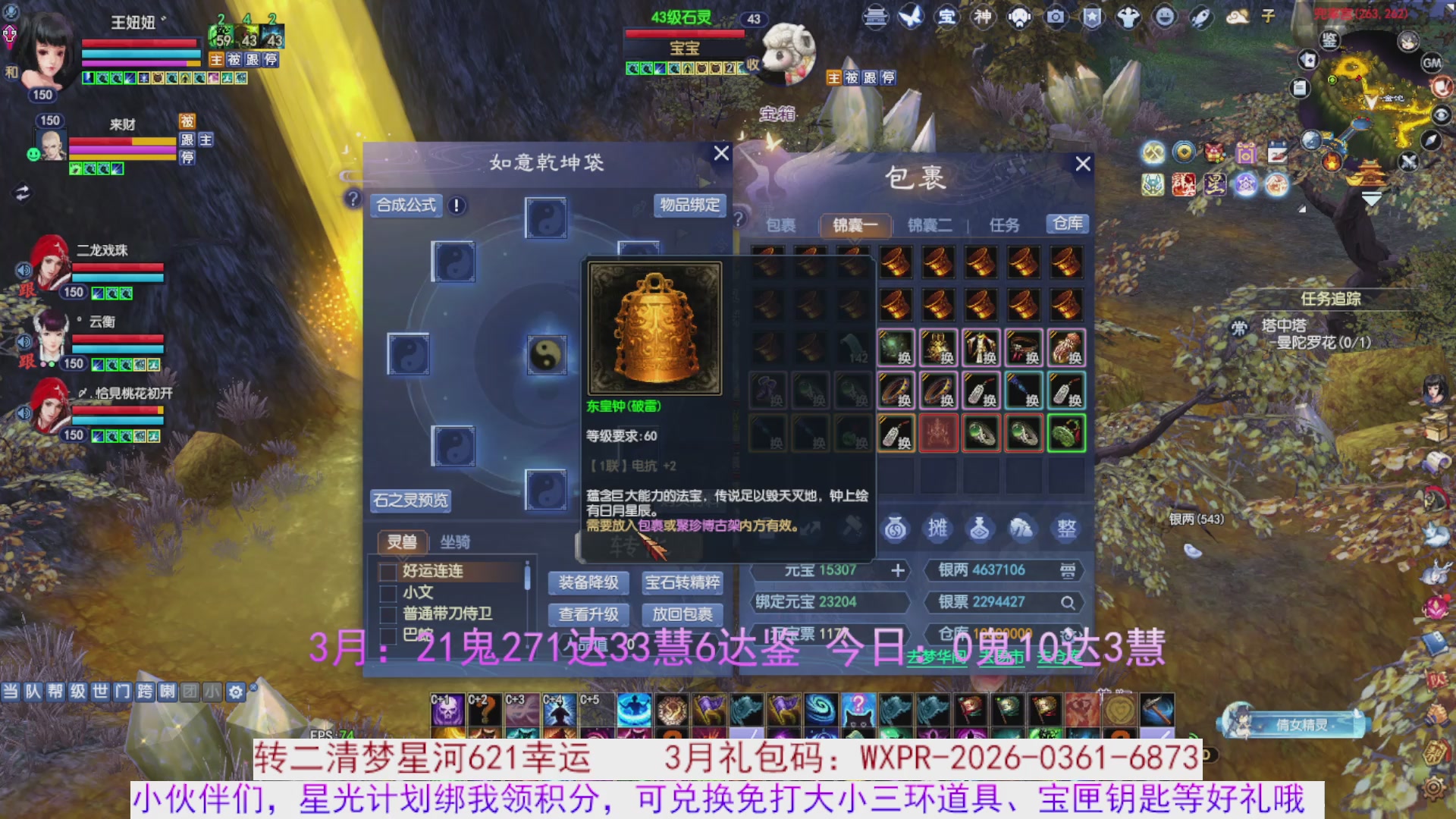Open the 宝 treasure icon in the top toolbar
Viewport: 1456px width, 819px height.
[946, 16]
